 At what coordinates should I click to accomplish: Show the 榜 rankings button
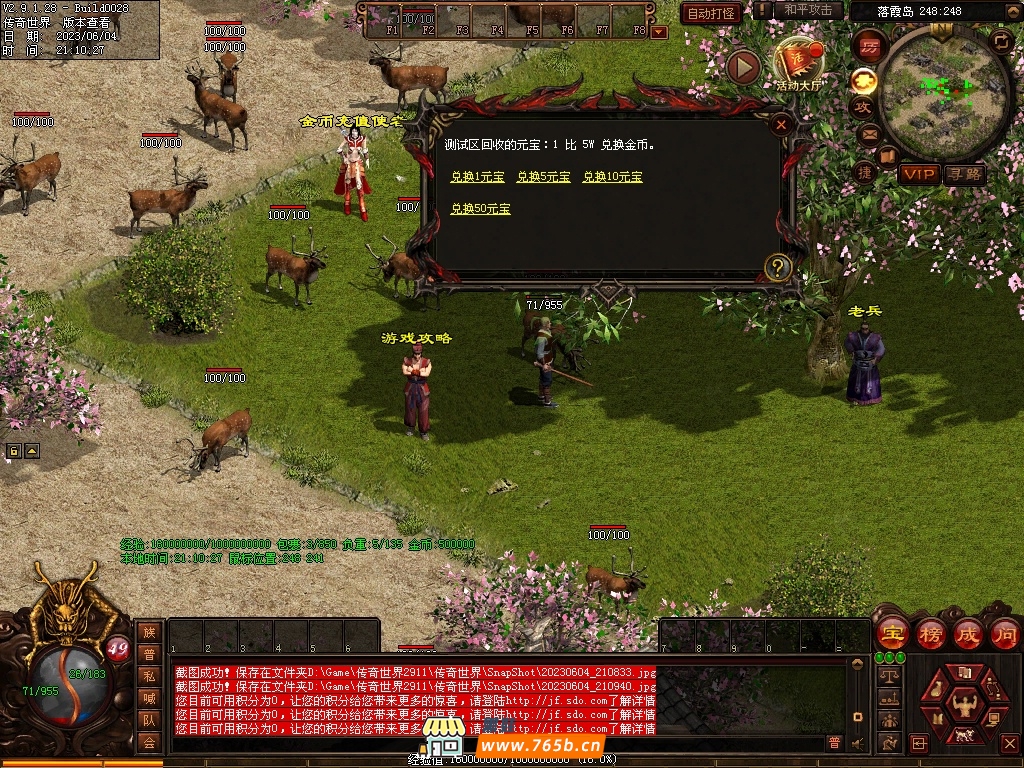click(930, 633)
